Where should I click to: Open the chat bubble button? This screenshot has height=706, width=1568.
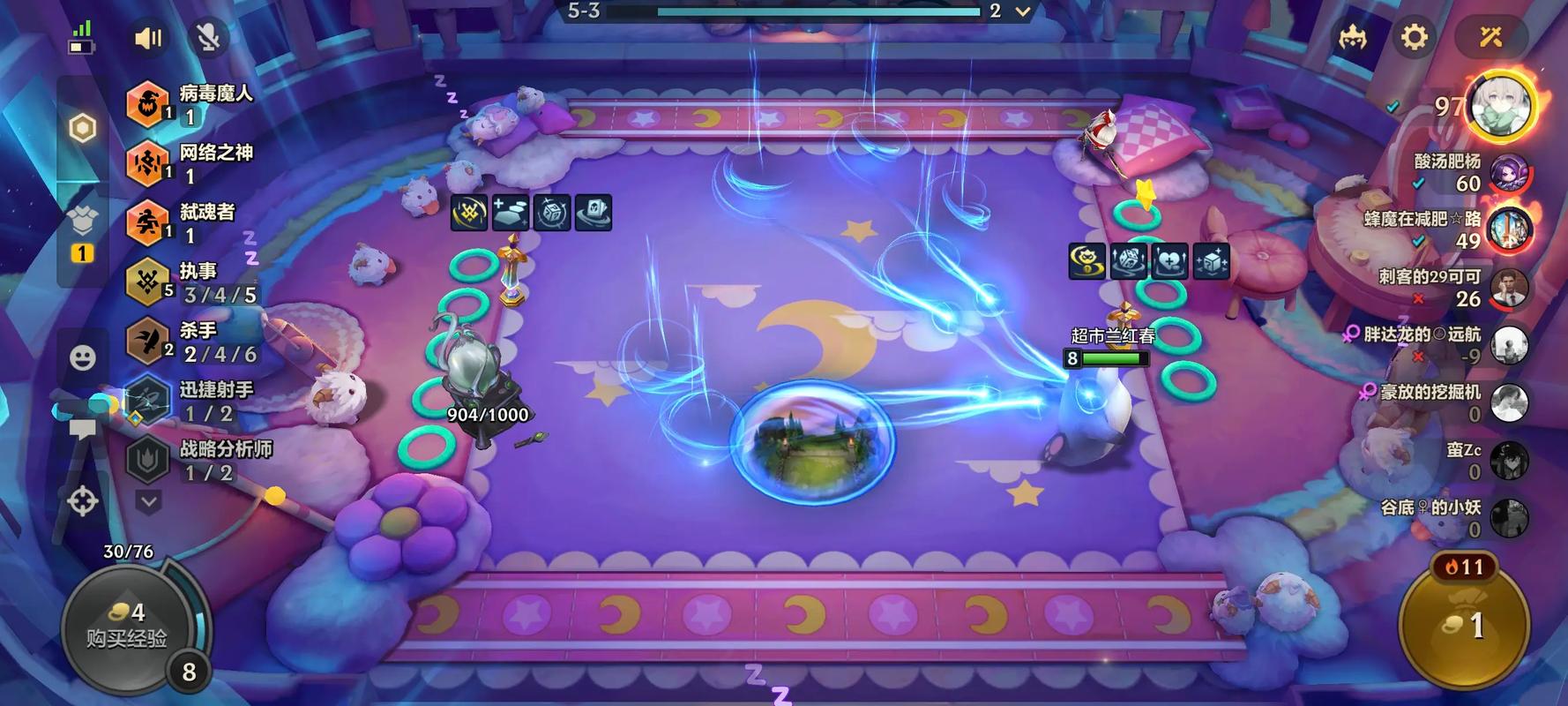(82, 430)
